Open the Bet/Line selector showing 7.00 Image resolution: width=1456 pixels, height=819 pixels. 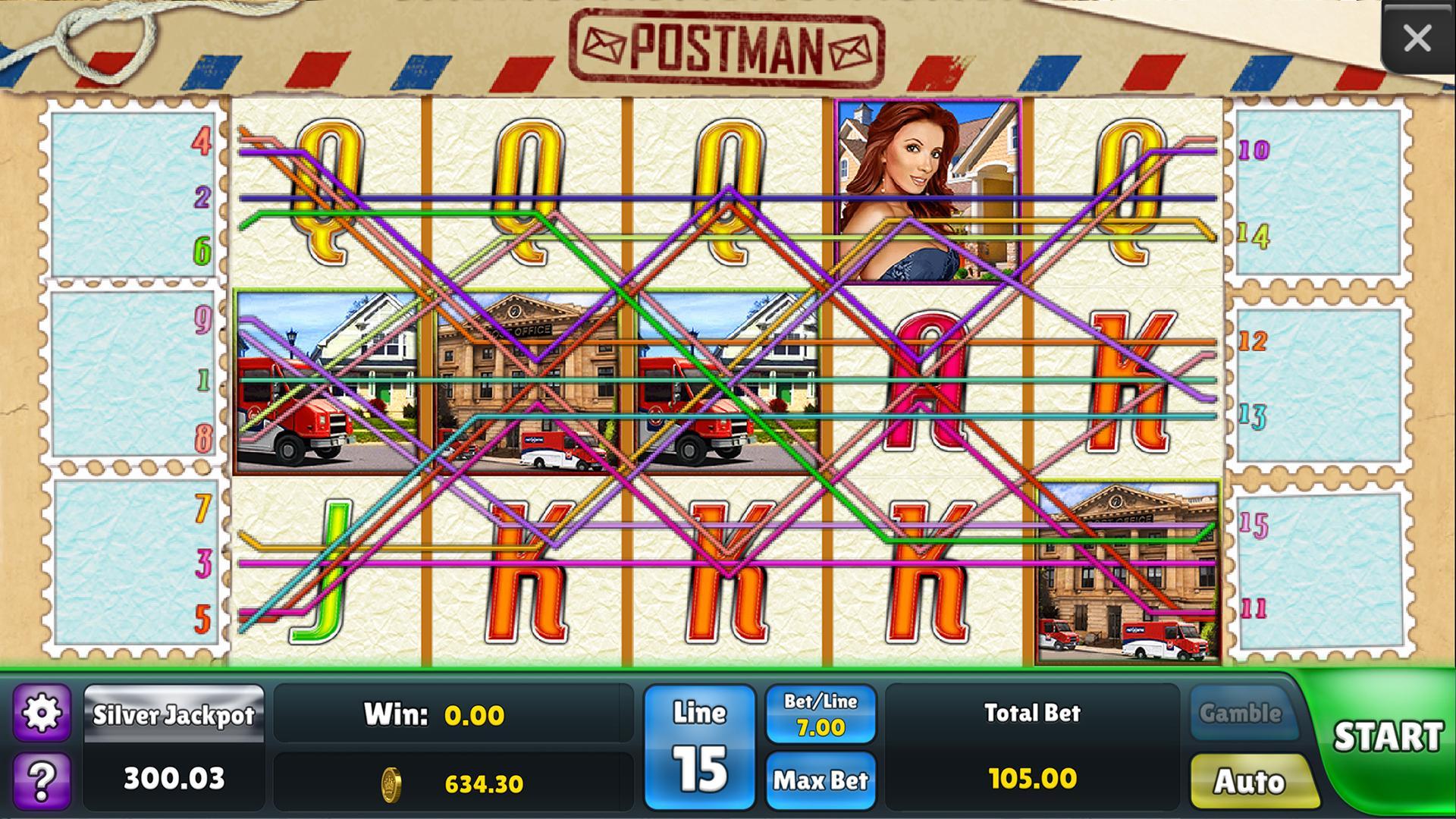coord(821,713)
